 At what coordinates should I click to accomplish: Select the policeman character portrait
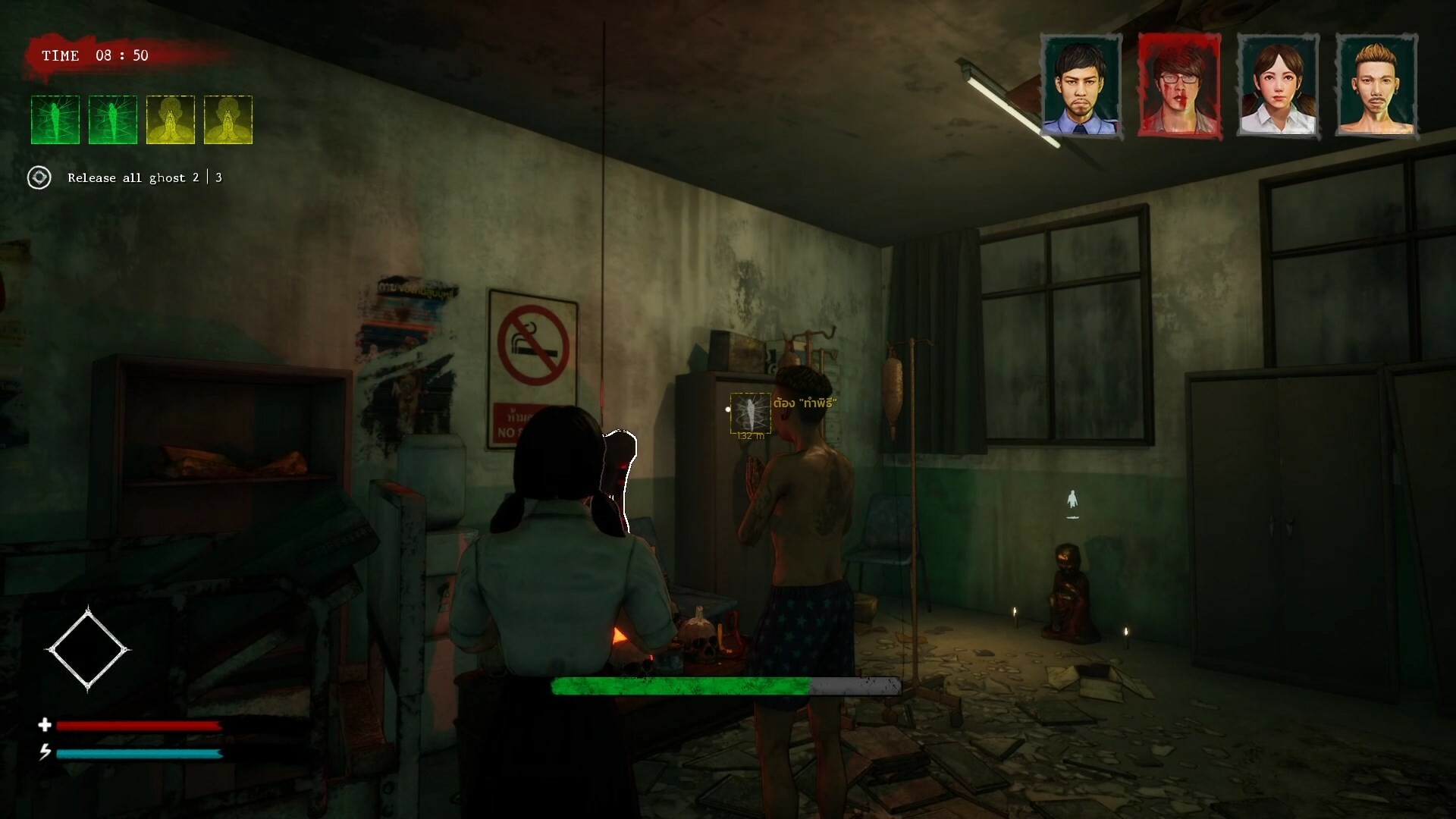coord(1082,86)
